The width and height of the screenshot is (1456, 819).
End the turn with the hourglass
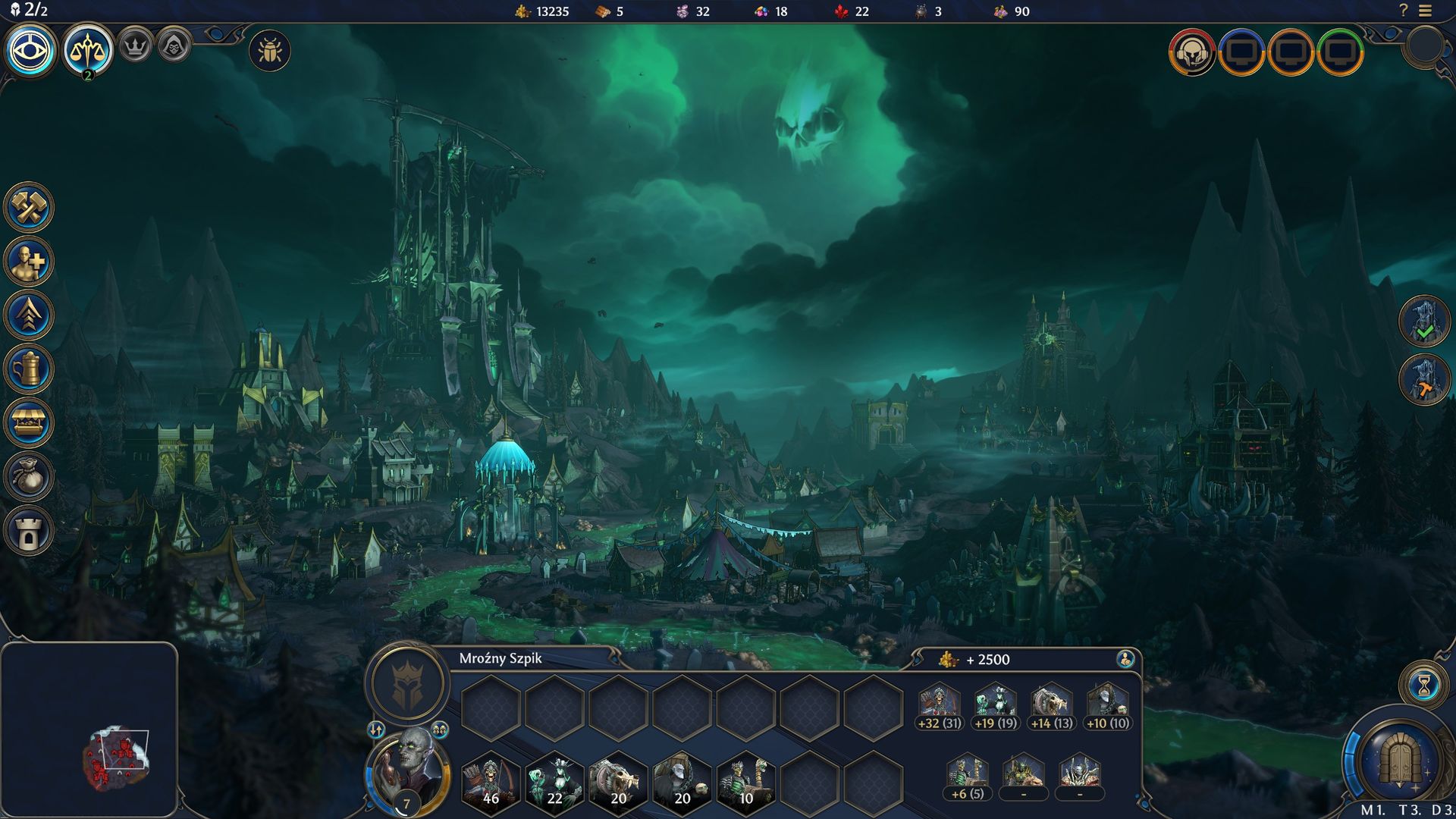(x=1423, y=686)
